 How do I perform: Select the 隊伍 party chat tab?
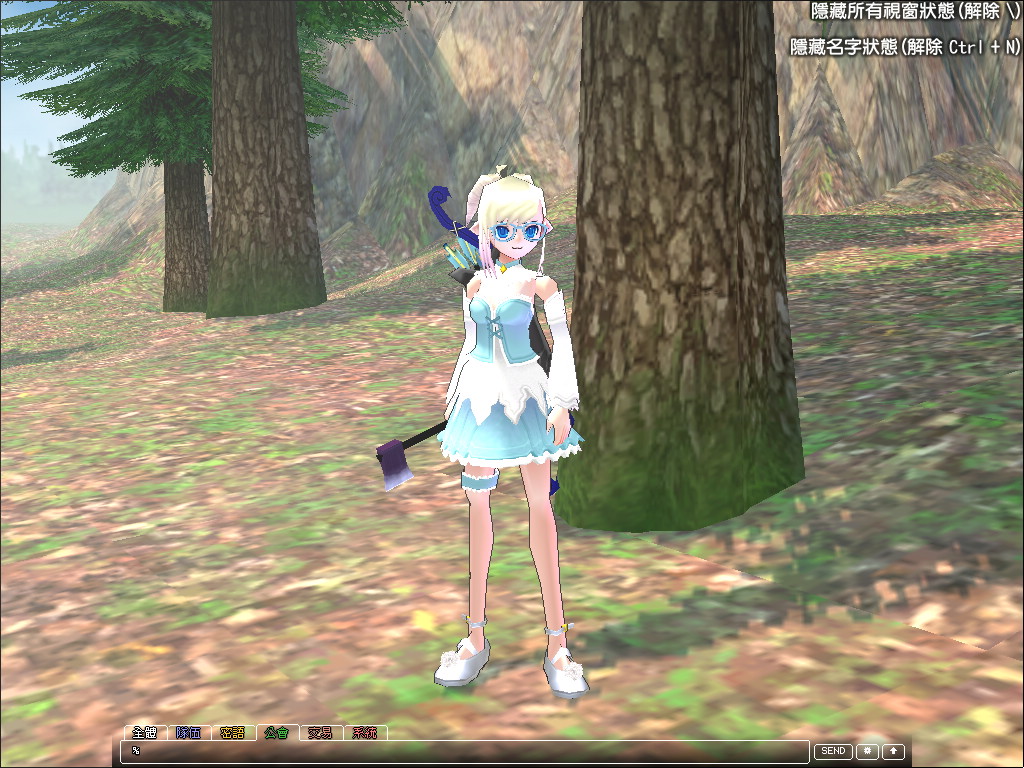click(x=189, y=733)
